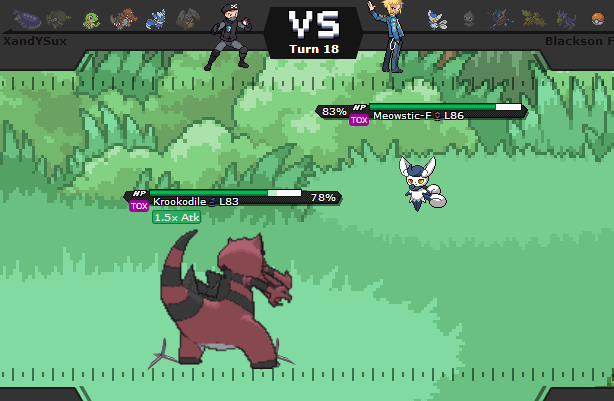Viewport: 614px width, 401px height.
Task: Click XandYSux's dark-clothed trainer avatar
Action: click(227, 38)
